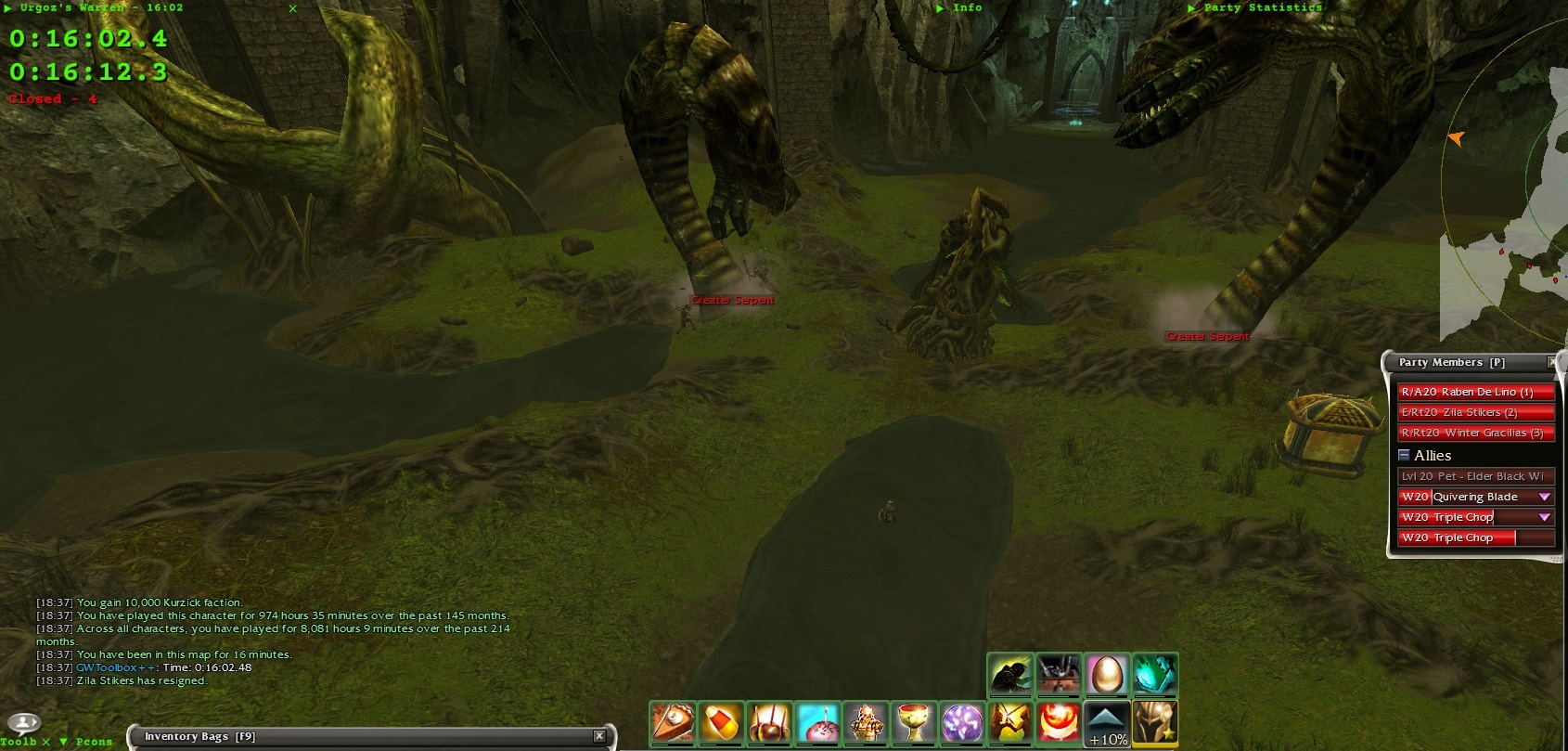Collapse the Allies list

(1405, 455)
